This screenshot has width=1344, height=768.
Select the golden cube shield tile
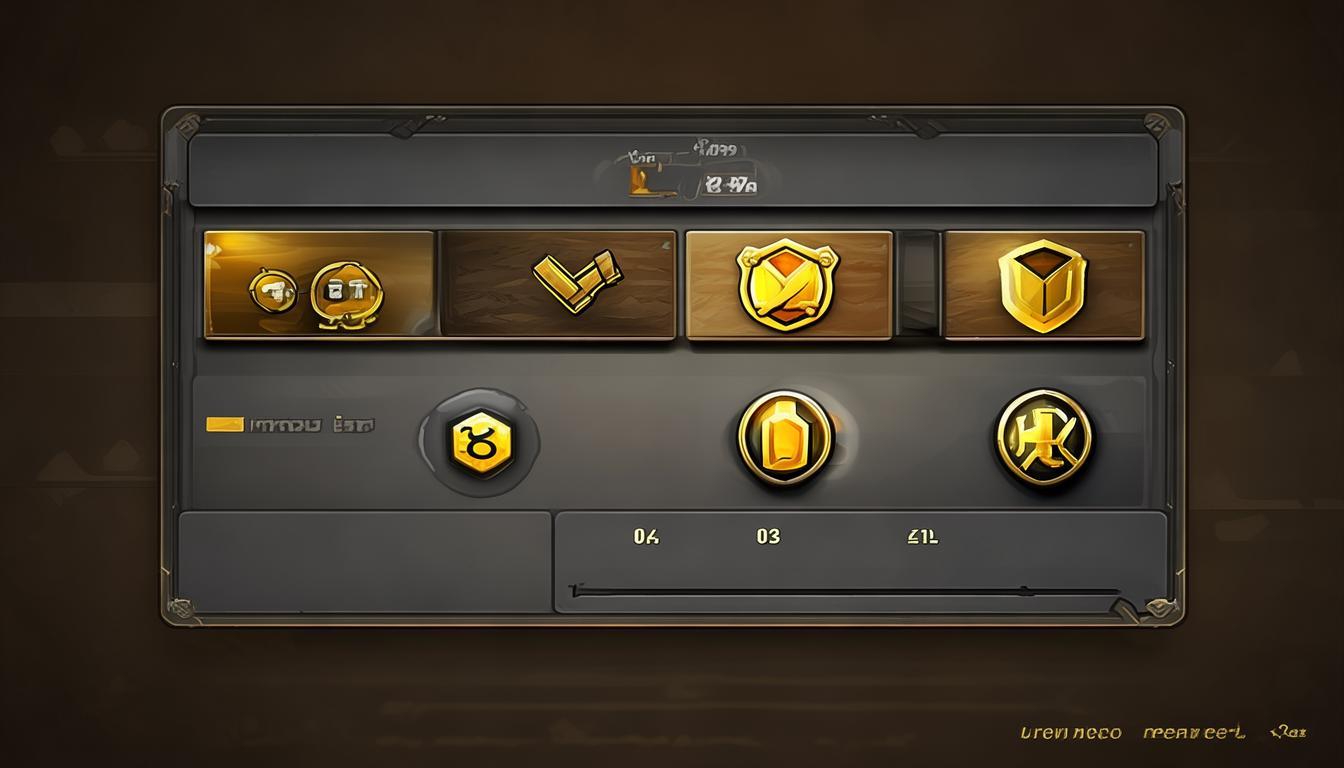click(1043, 285)
